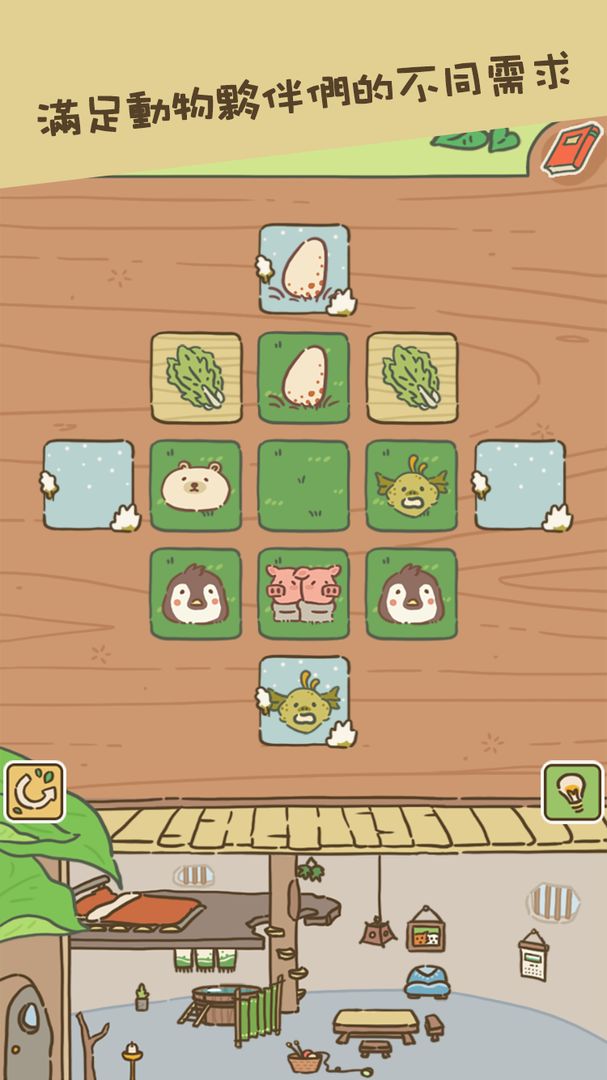
Task: Select the two pigs tile
Action: coord(304,593)
